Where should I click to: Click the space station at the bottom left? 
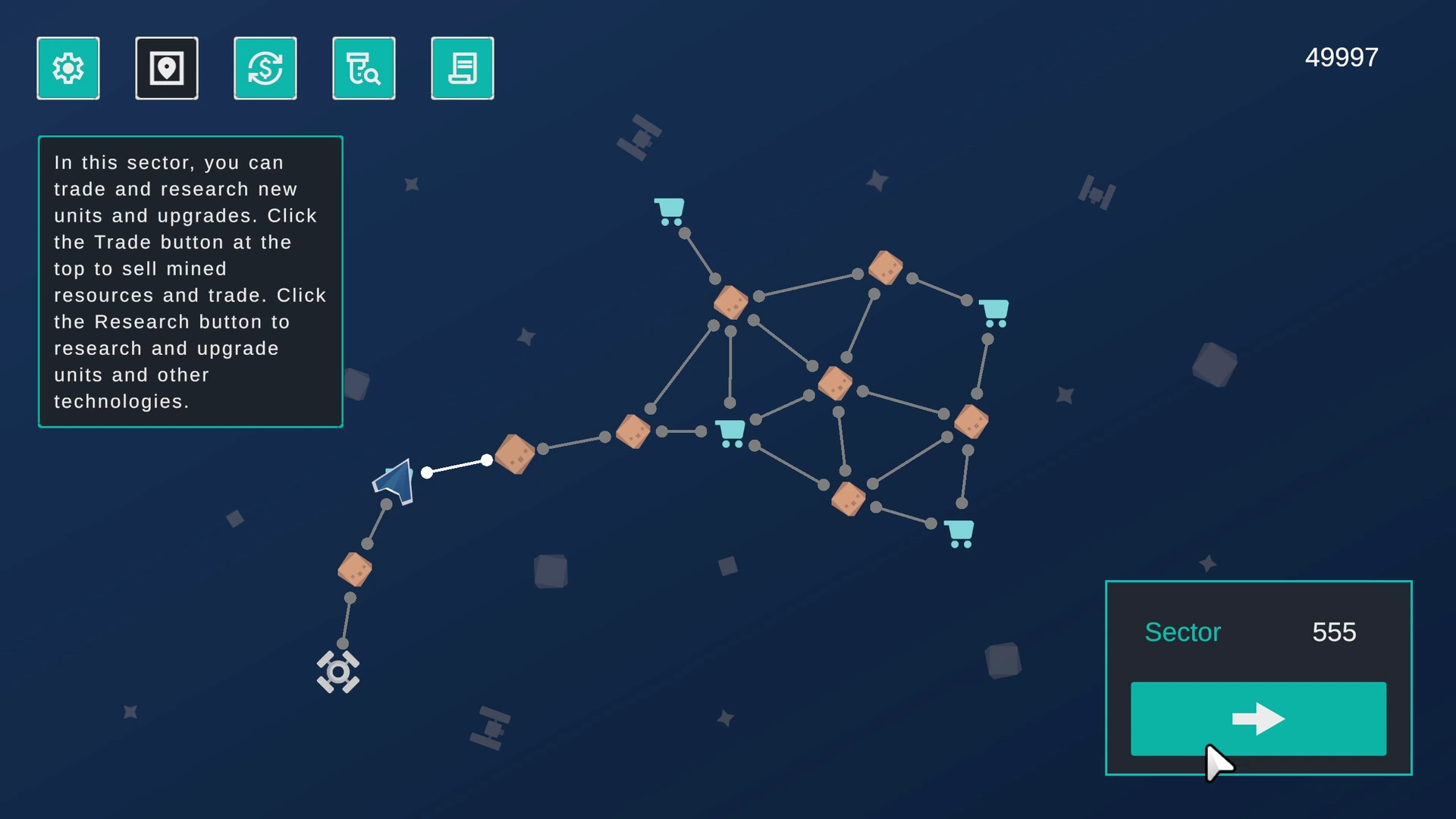[338, 672]
